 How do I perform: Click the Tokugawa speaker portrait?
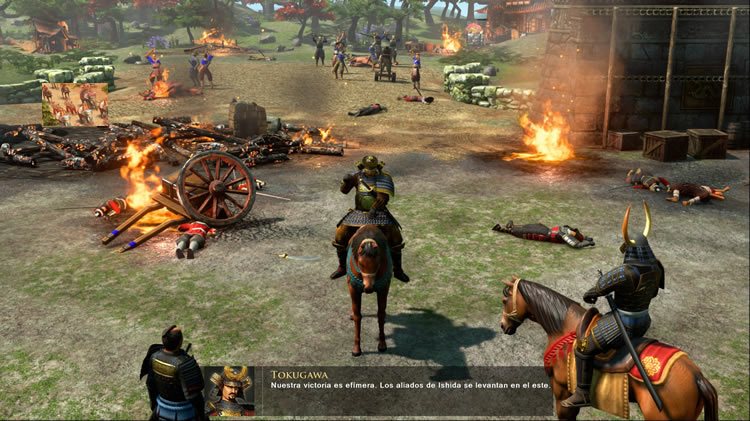(229, 391)
